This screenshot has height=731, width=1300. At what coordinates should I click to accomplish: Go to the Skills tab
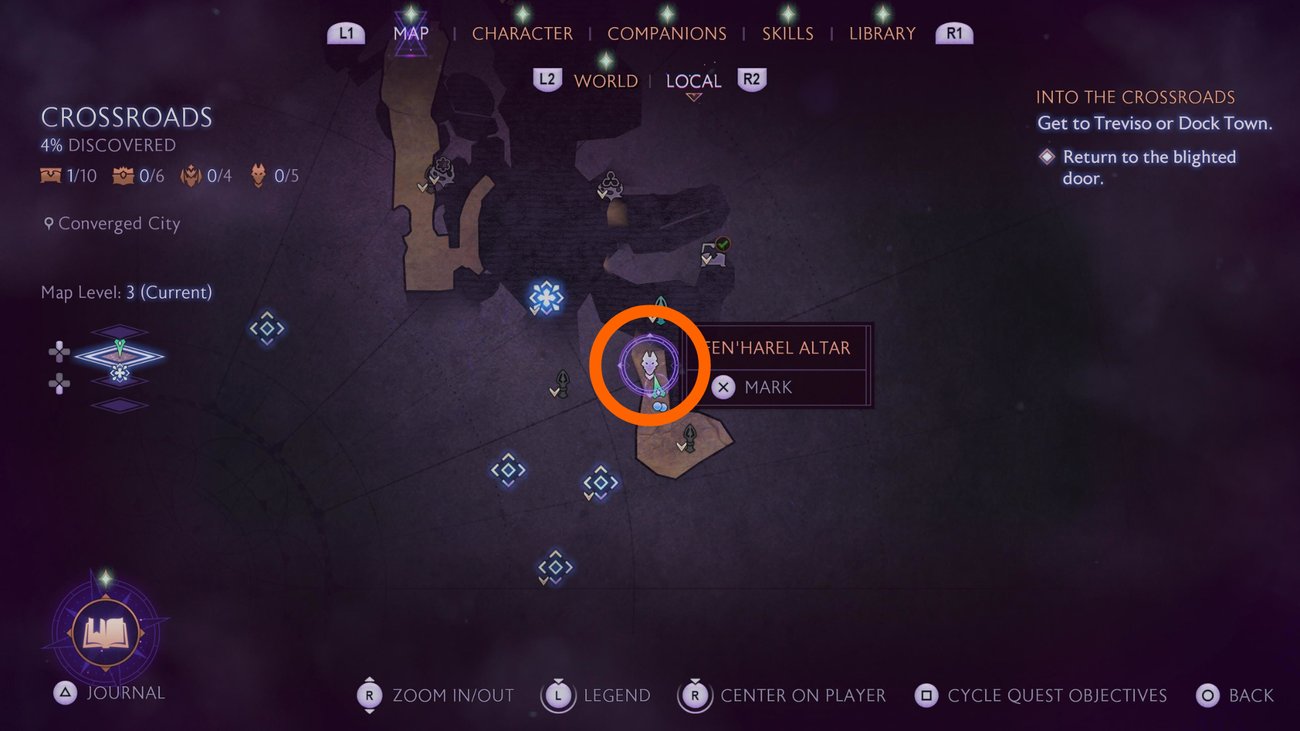[787, 33]
